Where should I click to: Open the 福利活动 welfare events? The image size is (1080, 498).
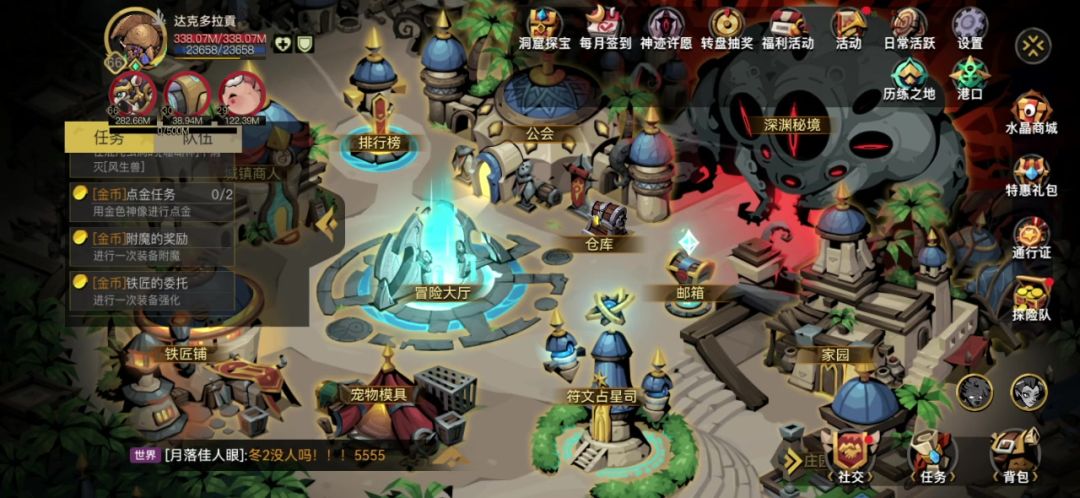788,25
